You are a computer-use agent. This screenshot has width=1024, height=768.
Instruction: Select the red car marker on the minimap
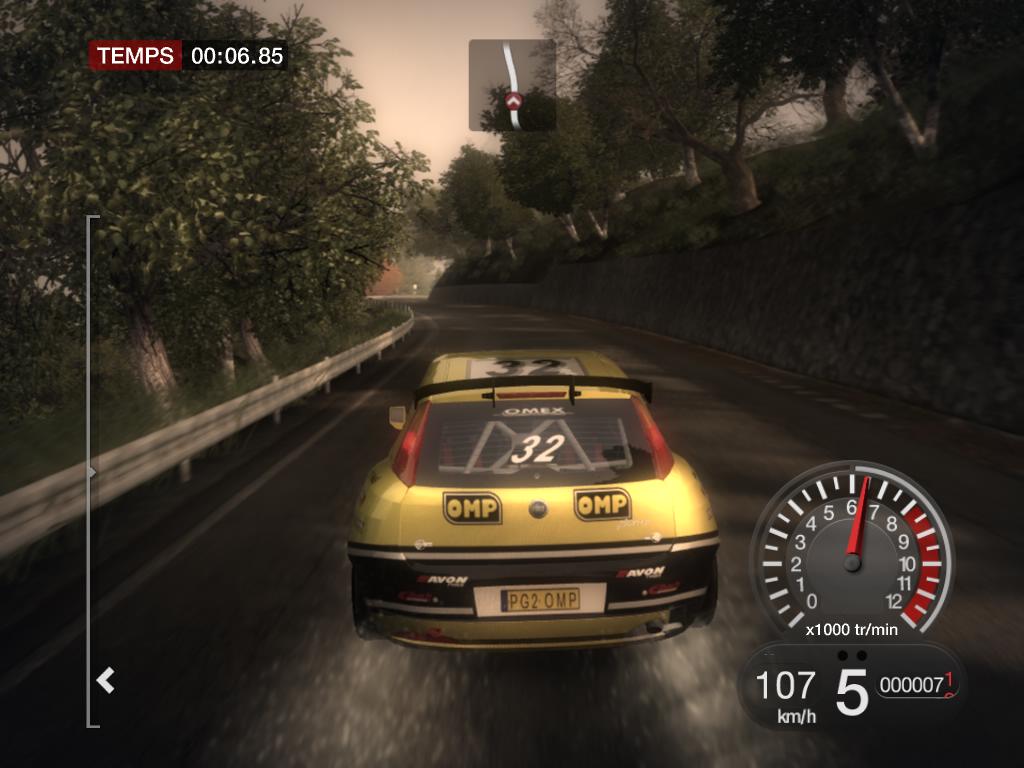(514, 100)
